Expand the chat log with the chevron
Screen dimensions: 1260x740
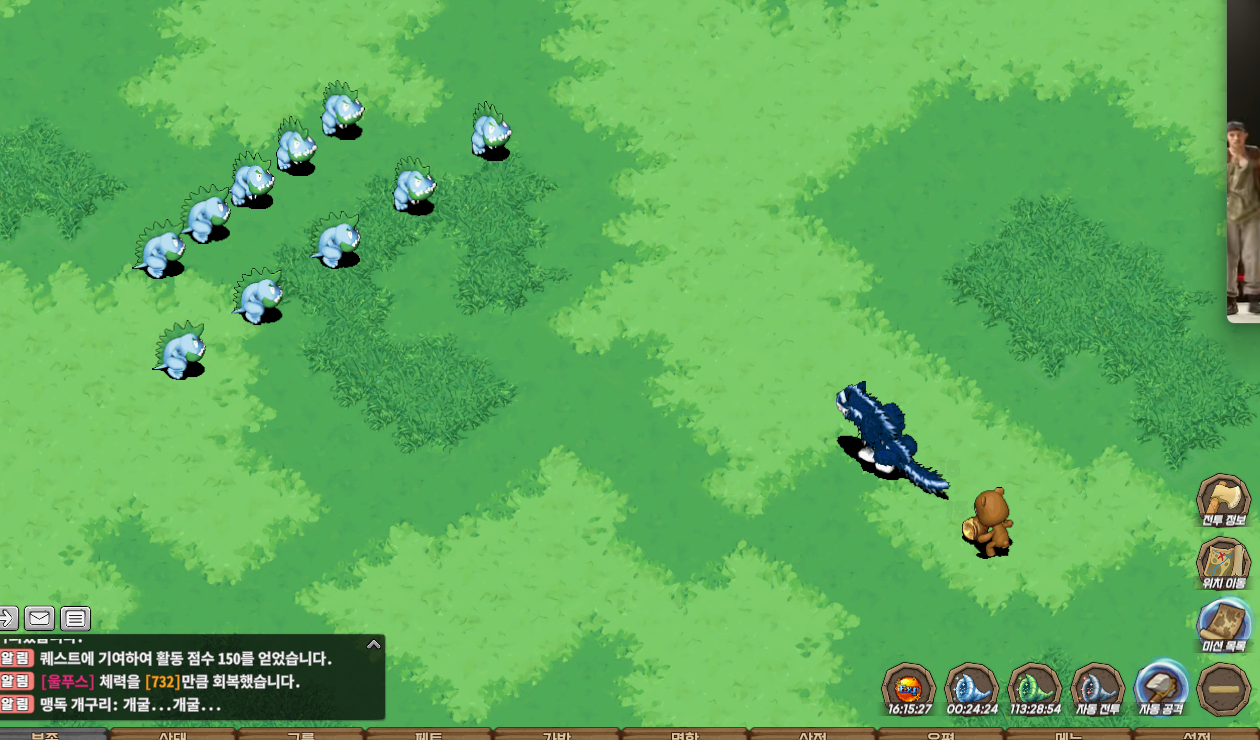pos(374,644)
